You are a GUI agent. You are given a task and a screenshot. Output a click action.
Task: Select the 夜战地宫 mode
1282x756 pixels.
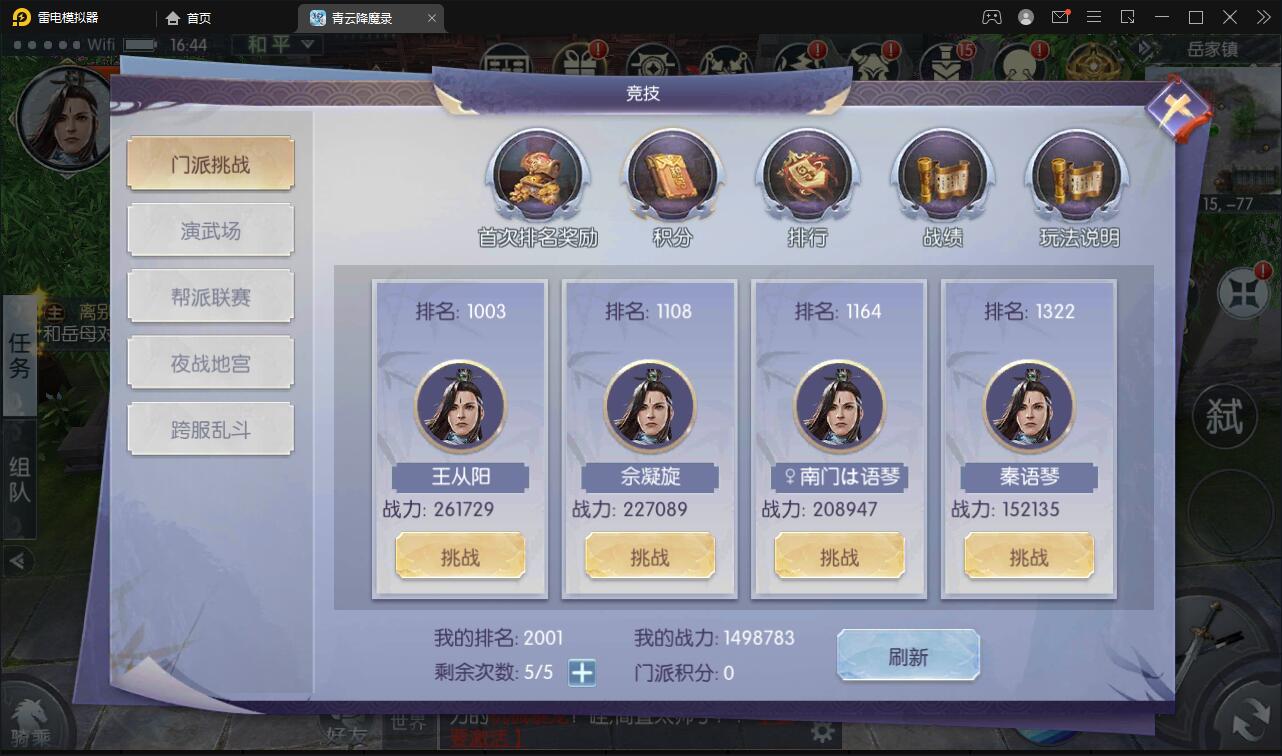(x=210, y=362)
